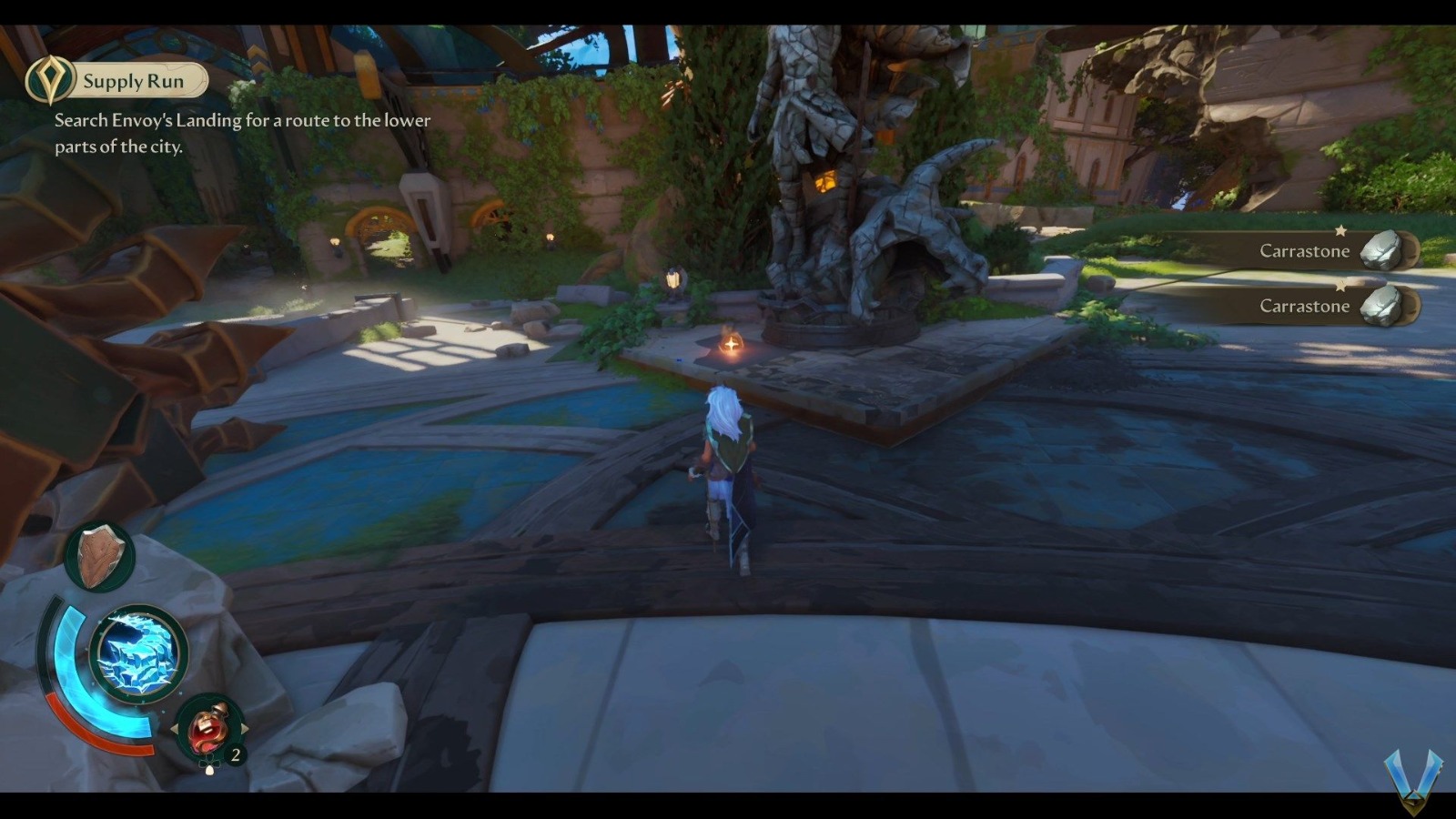Click the left arrow beside the potion slot
Viewport: 1456px width, 819px height.
point(175,728)
